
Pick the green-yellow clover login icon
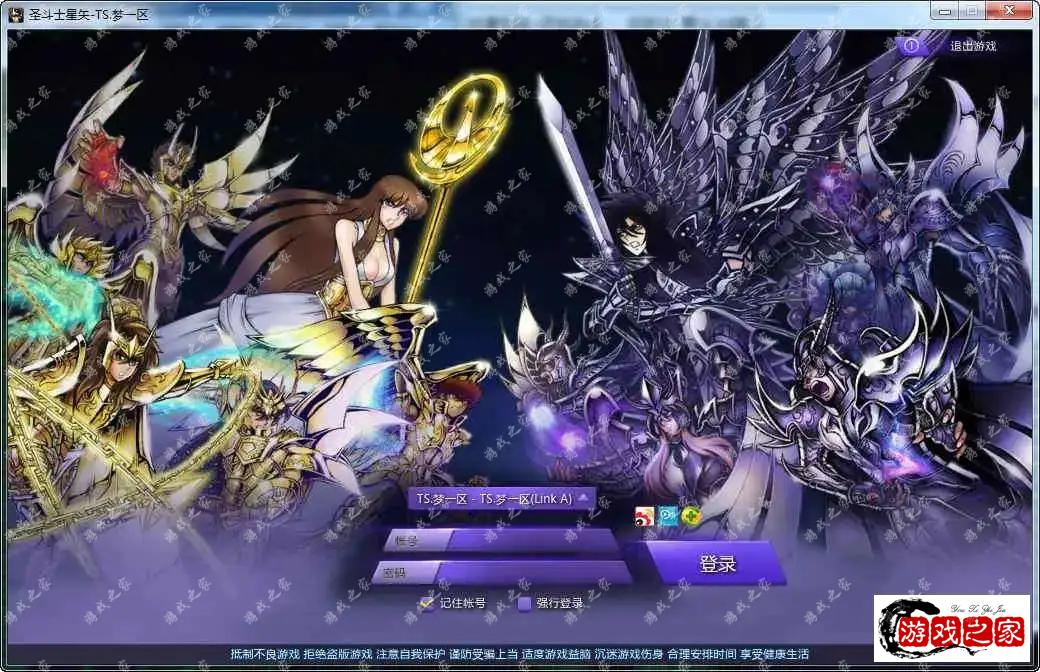coord(690,516)
